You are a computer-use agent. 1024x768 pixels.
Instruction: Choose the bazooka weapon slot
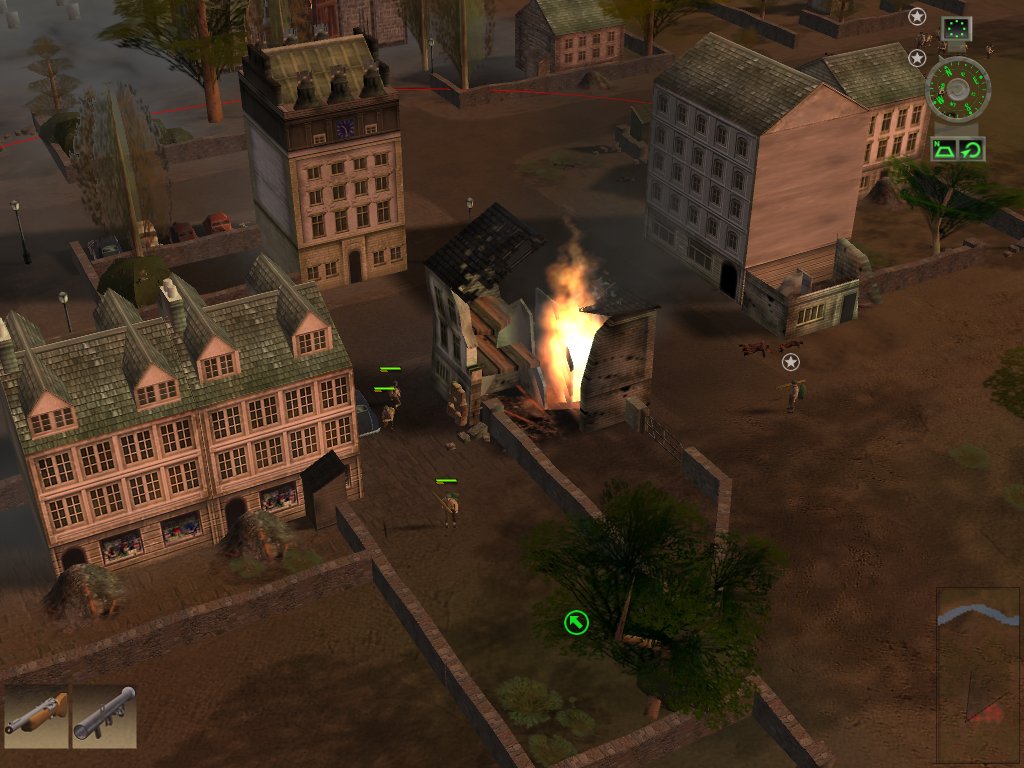104,717
